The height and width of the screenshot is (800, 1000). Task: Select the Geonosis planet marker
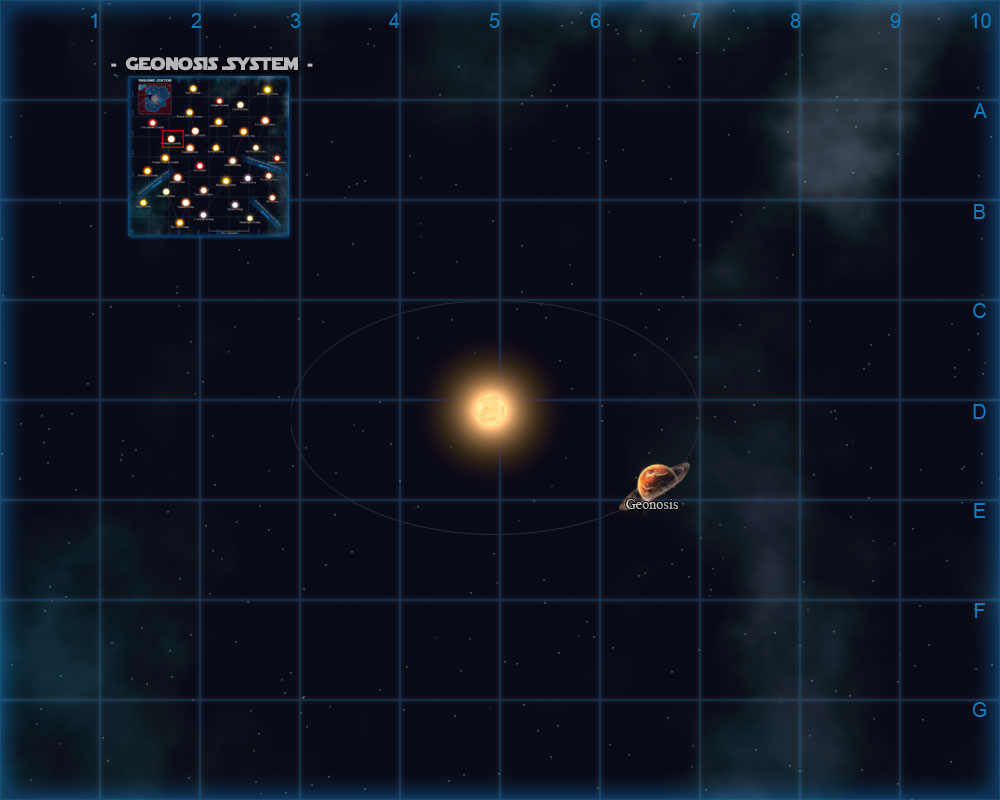click(656, 481)
